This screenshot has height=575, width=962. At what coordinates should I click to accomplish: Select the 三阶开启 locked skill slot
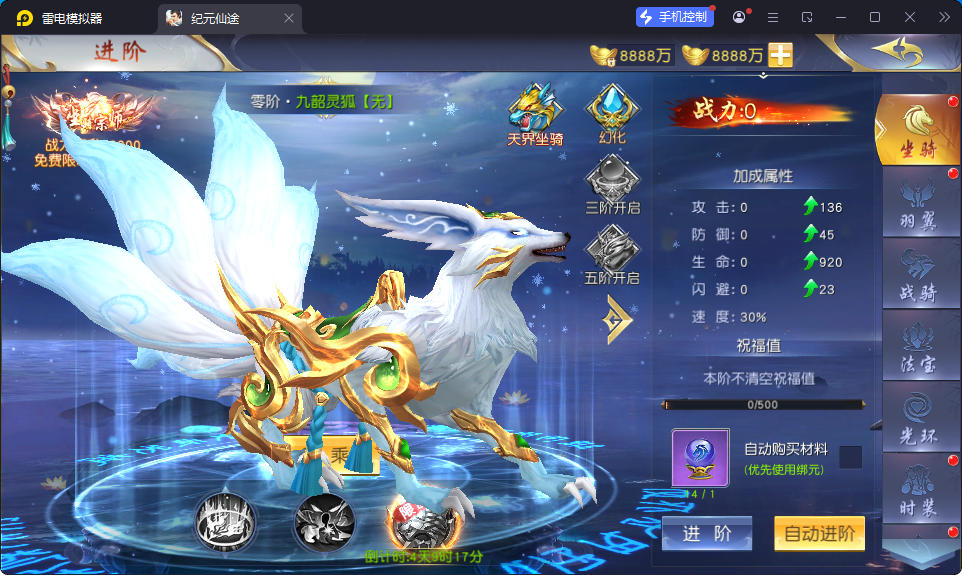click(611, 187)
